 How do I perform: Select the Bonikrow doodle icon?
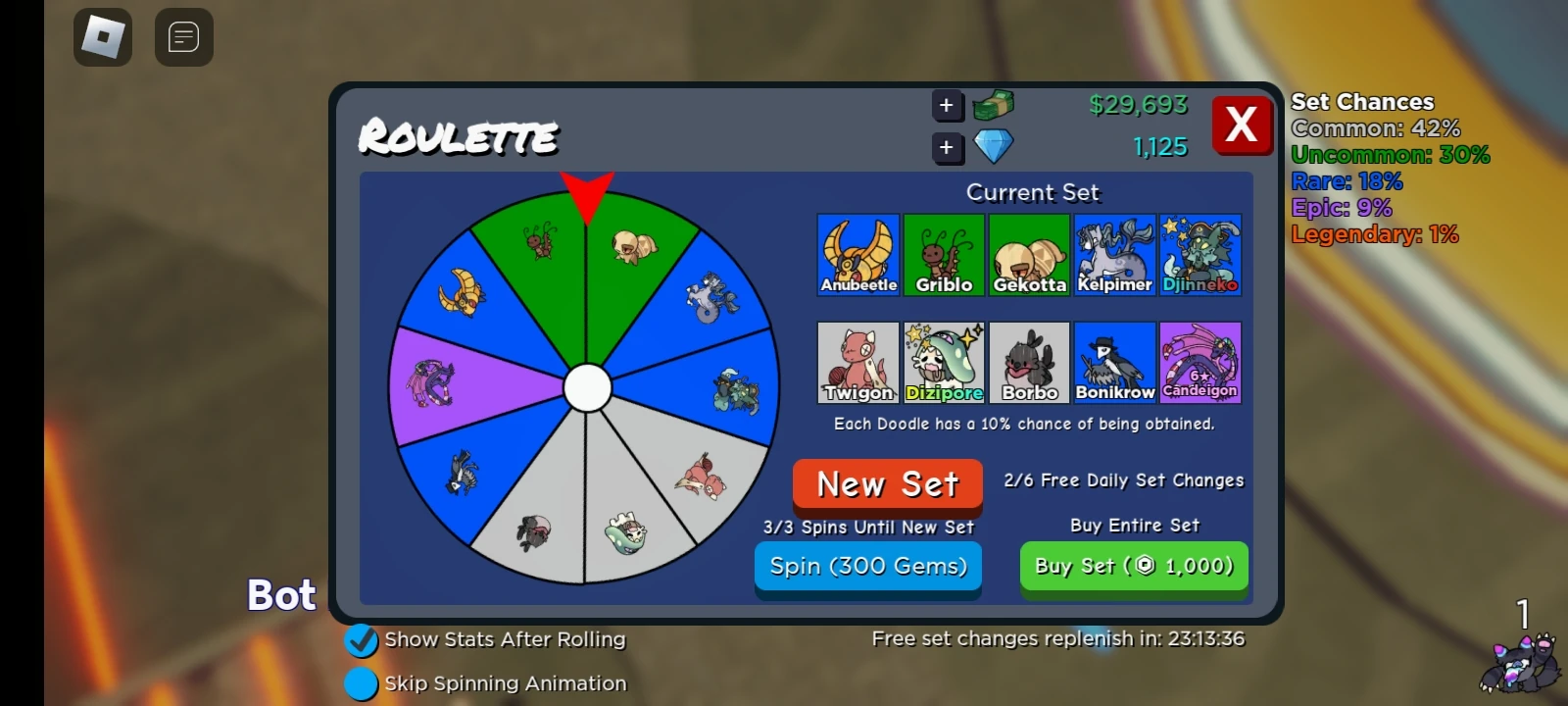click(1114, 361)
